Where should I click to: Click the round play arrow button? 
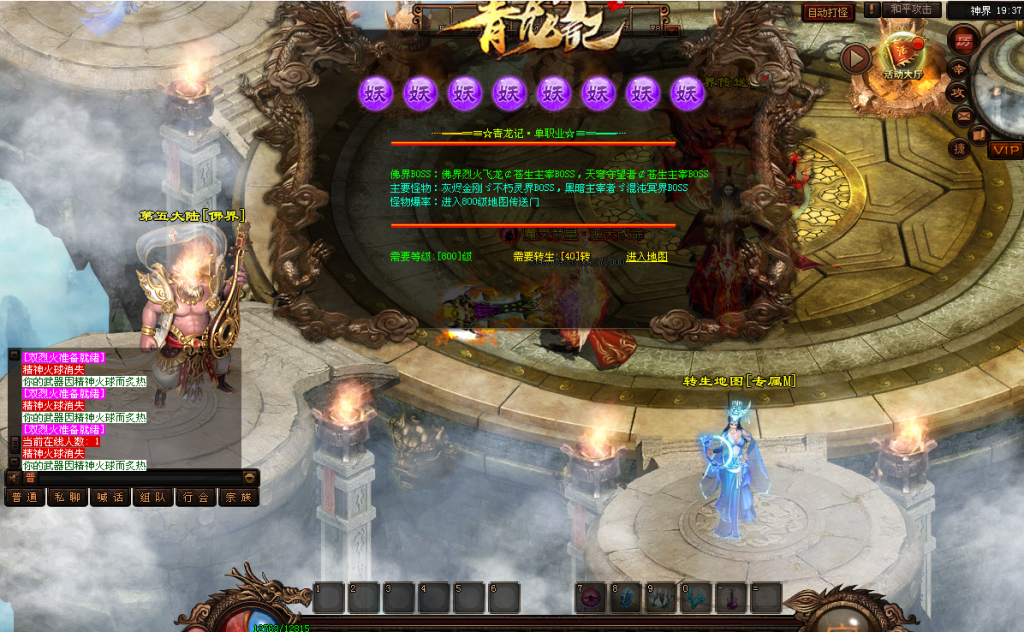(x=854, y=59)
